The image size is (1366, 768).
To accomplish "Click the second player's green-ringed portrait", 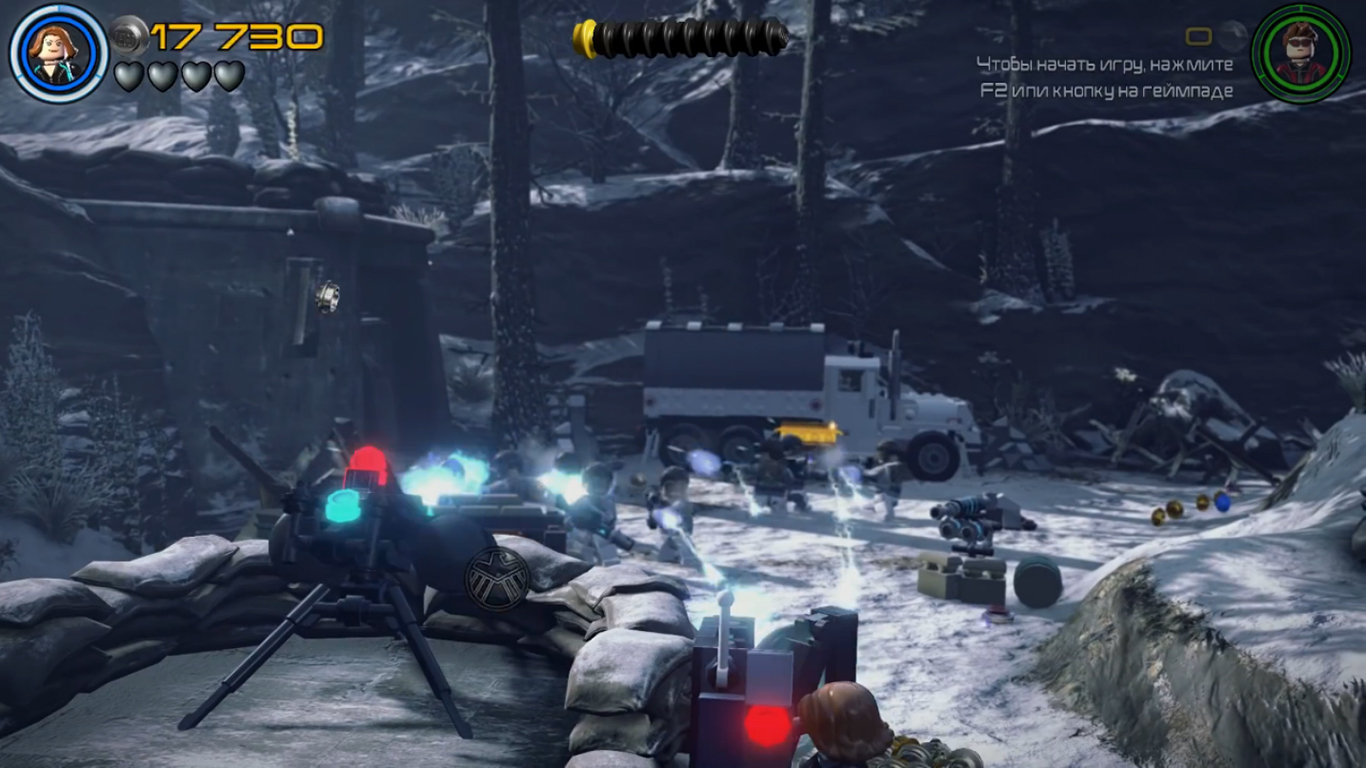I will 1300,53.
